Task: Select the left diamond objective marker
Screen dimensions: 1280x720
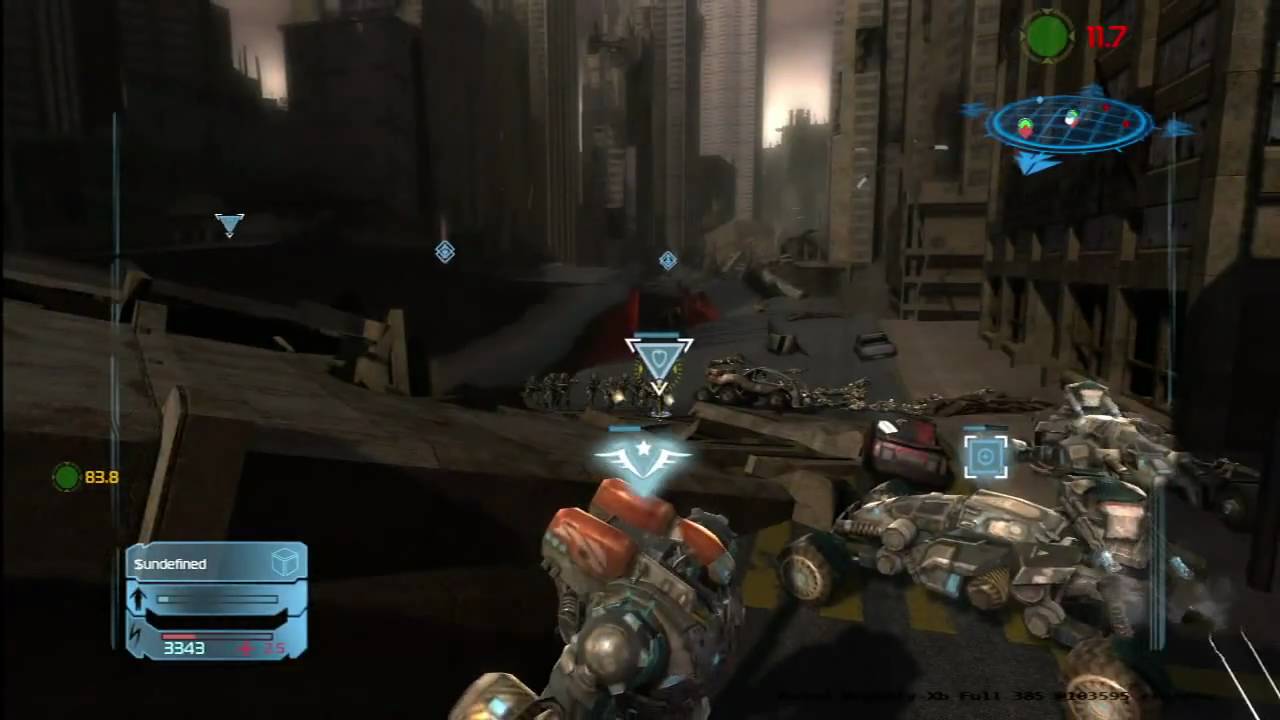Action: (446, 252)
